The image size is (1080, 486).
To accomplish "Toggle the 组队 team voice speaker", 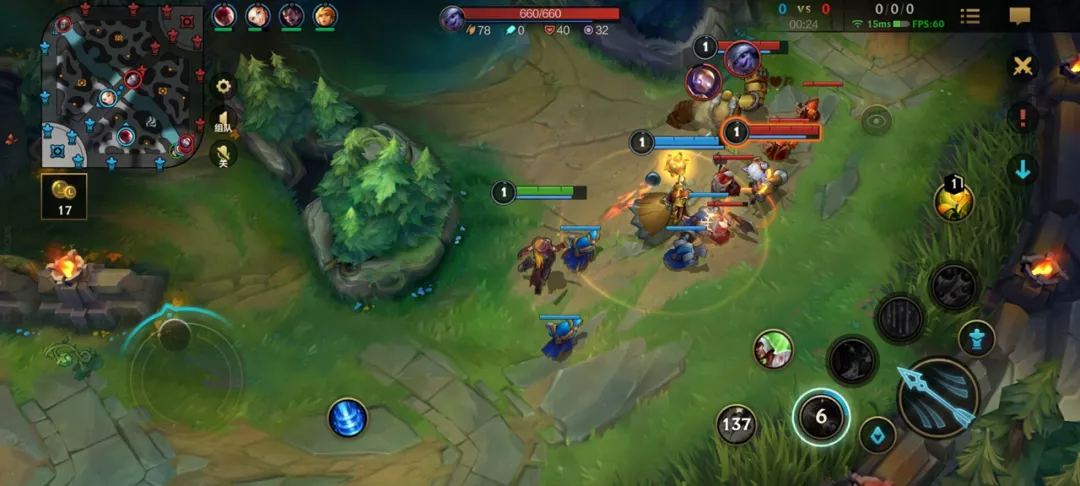I will point(224,123).
